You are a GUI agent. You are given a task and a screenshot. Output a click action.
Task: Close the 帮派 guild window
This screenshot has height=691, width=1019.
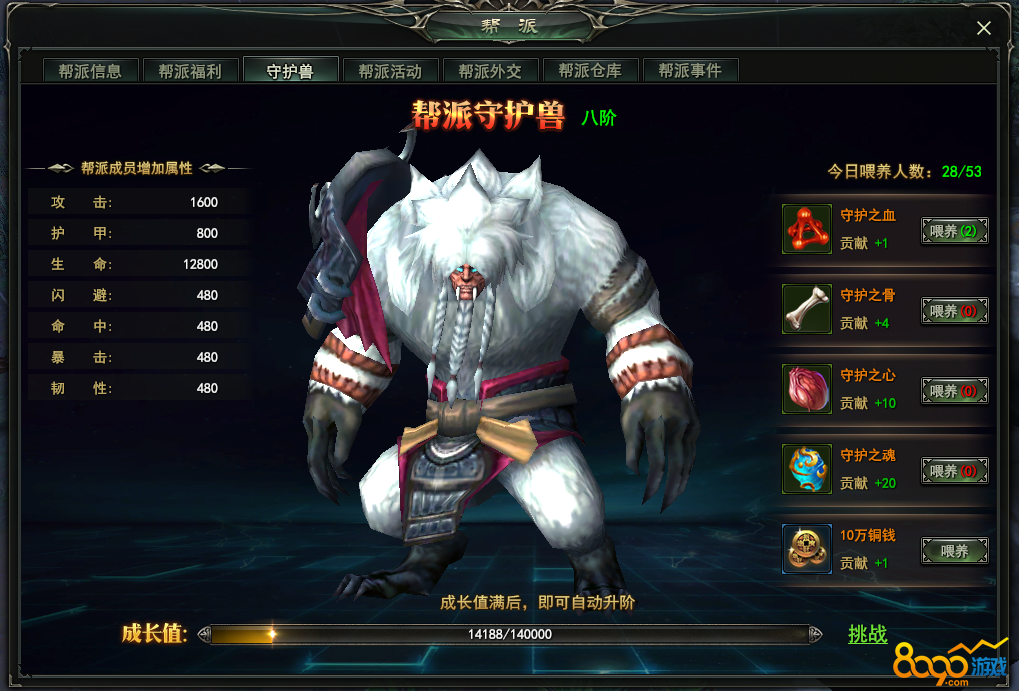coord(984,28)
